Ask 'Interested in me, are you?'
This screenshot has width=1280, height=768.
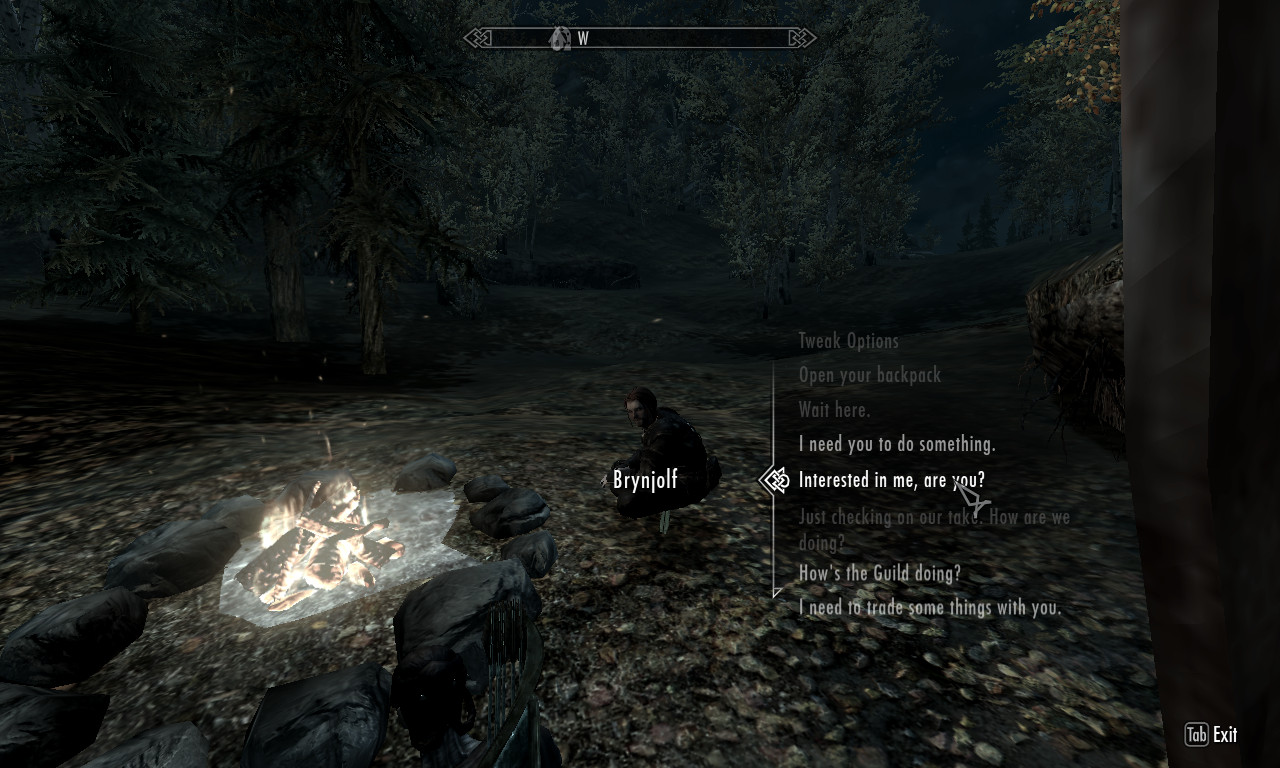pyautogui.click(x=891, y=480)
